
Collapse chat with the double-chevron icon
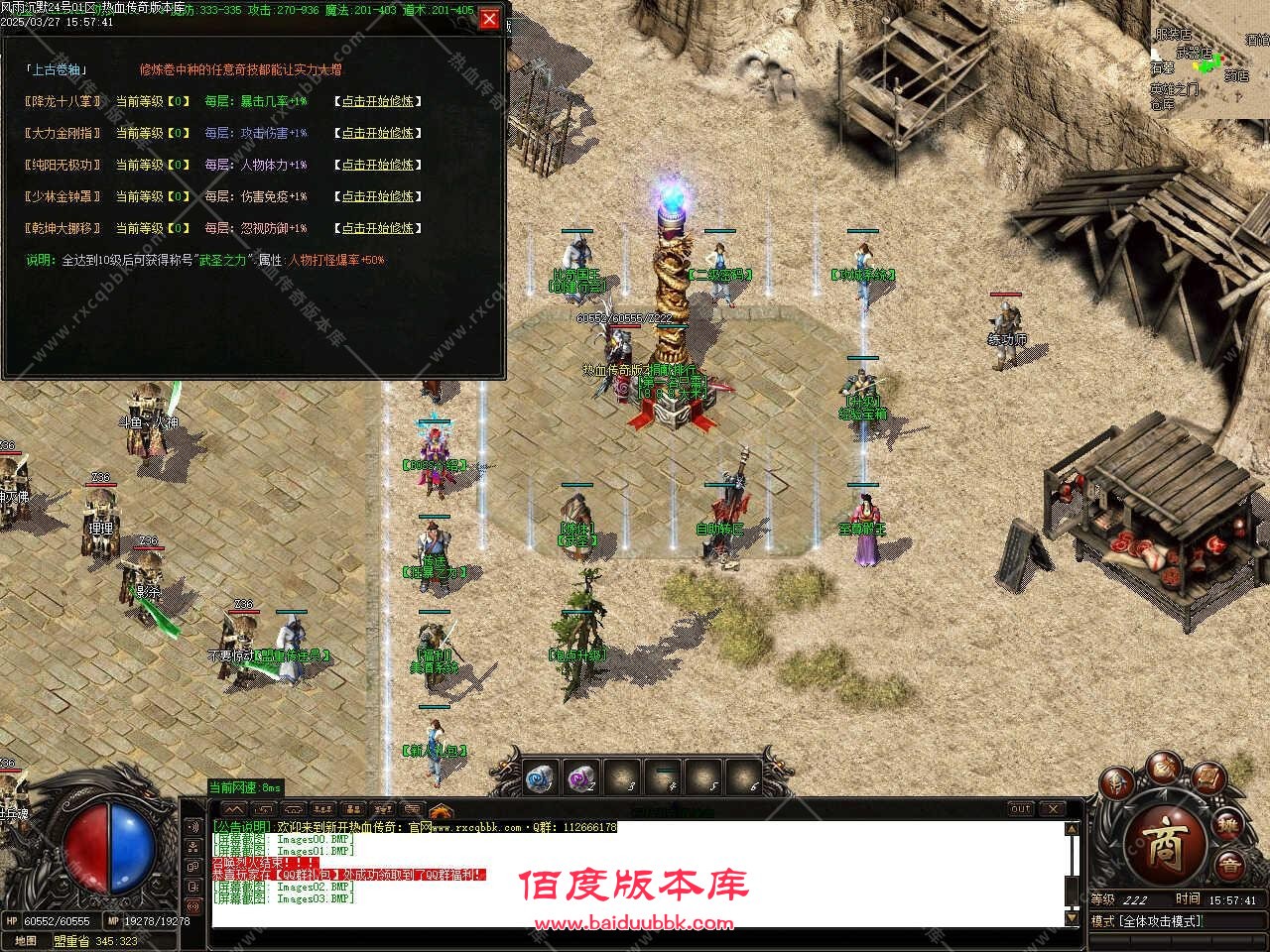tap(233, 809)
